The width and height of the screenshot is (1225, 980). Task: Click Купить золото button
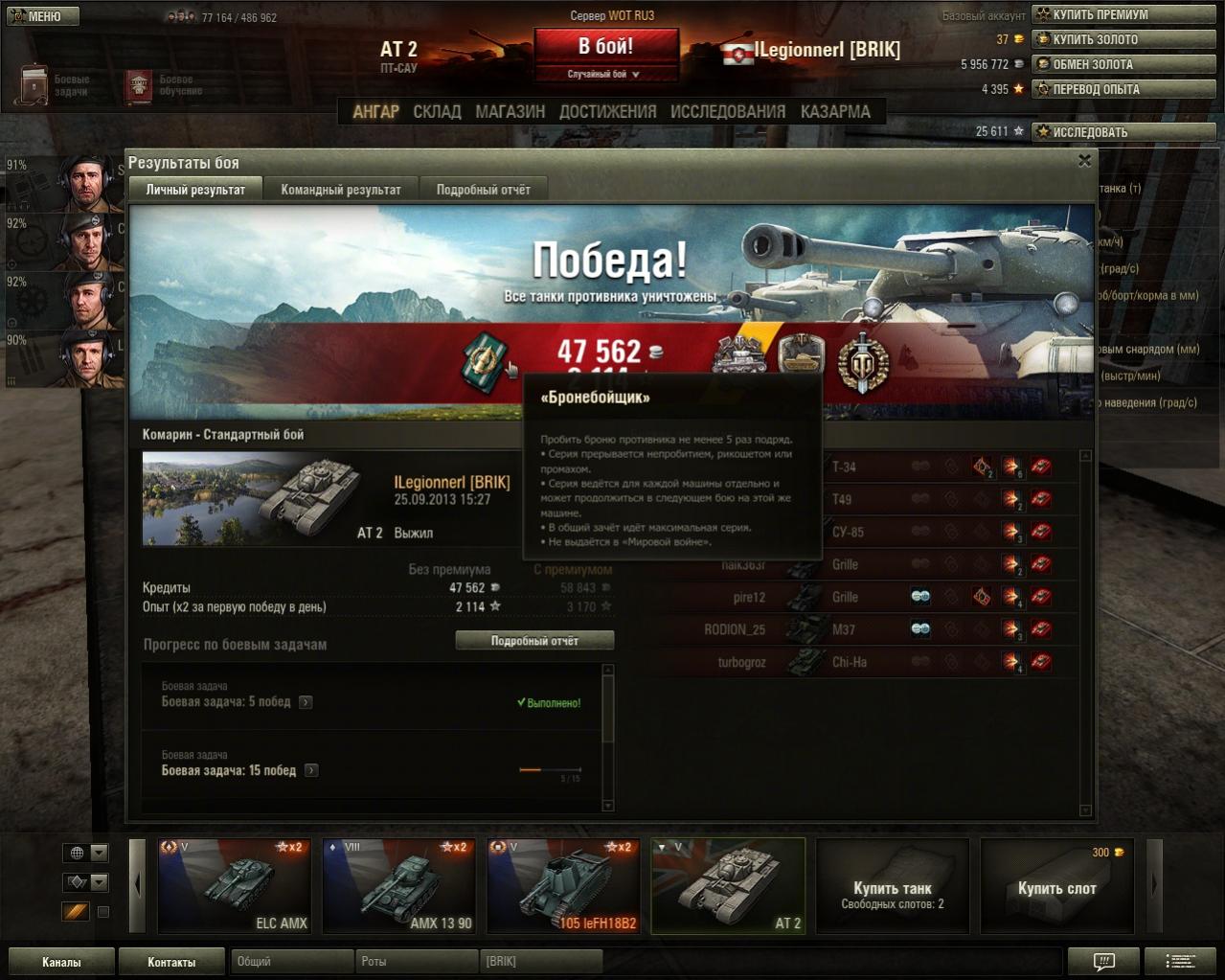(1123, 39)
